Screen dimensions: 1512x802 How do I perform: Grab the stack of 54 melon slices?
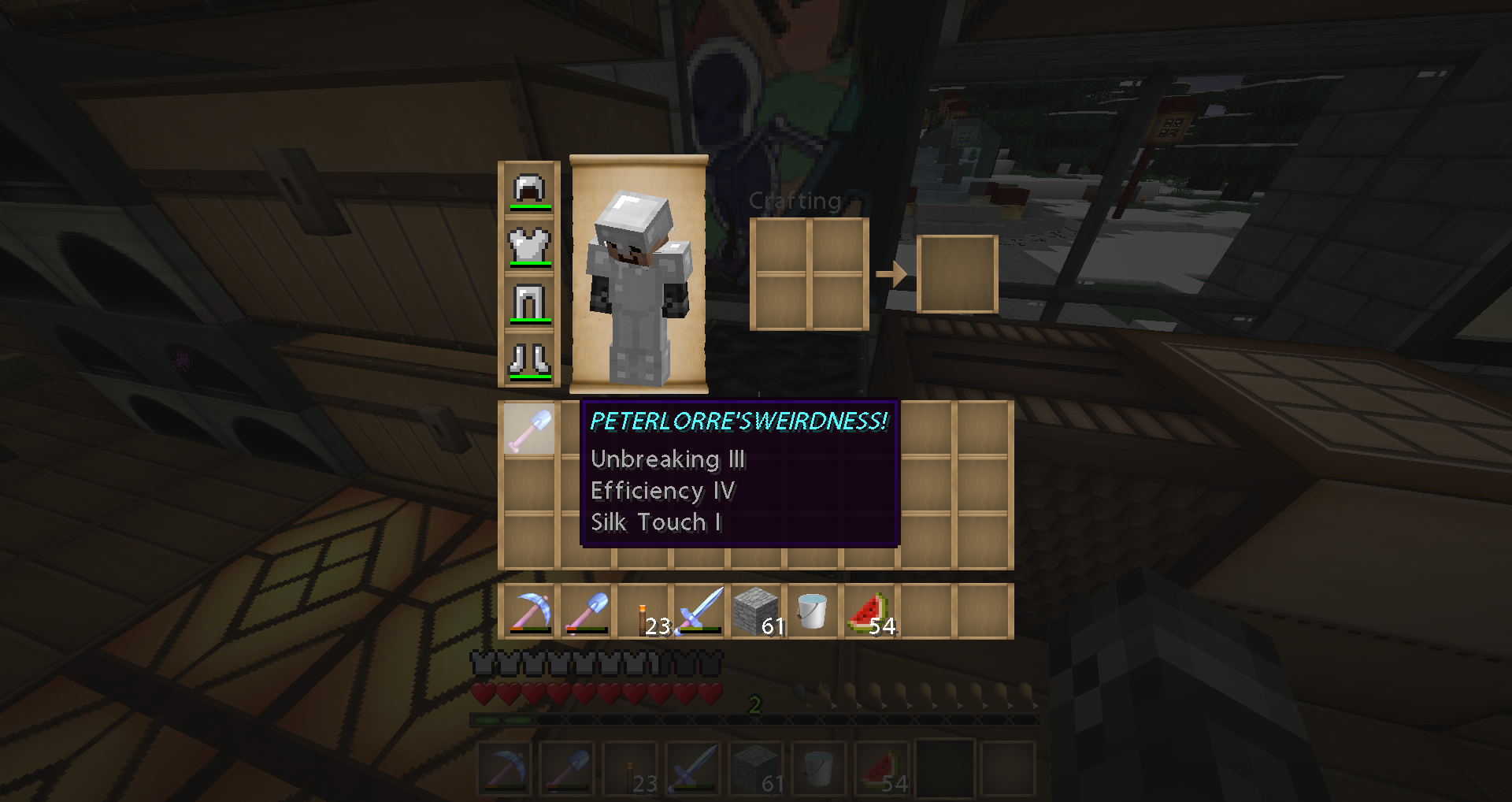pyautogui.click(x=869, y=612)
